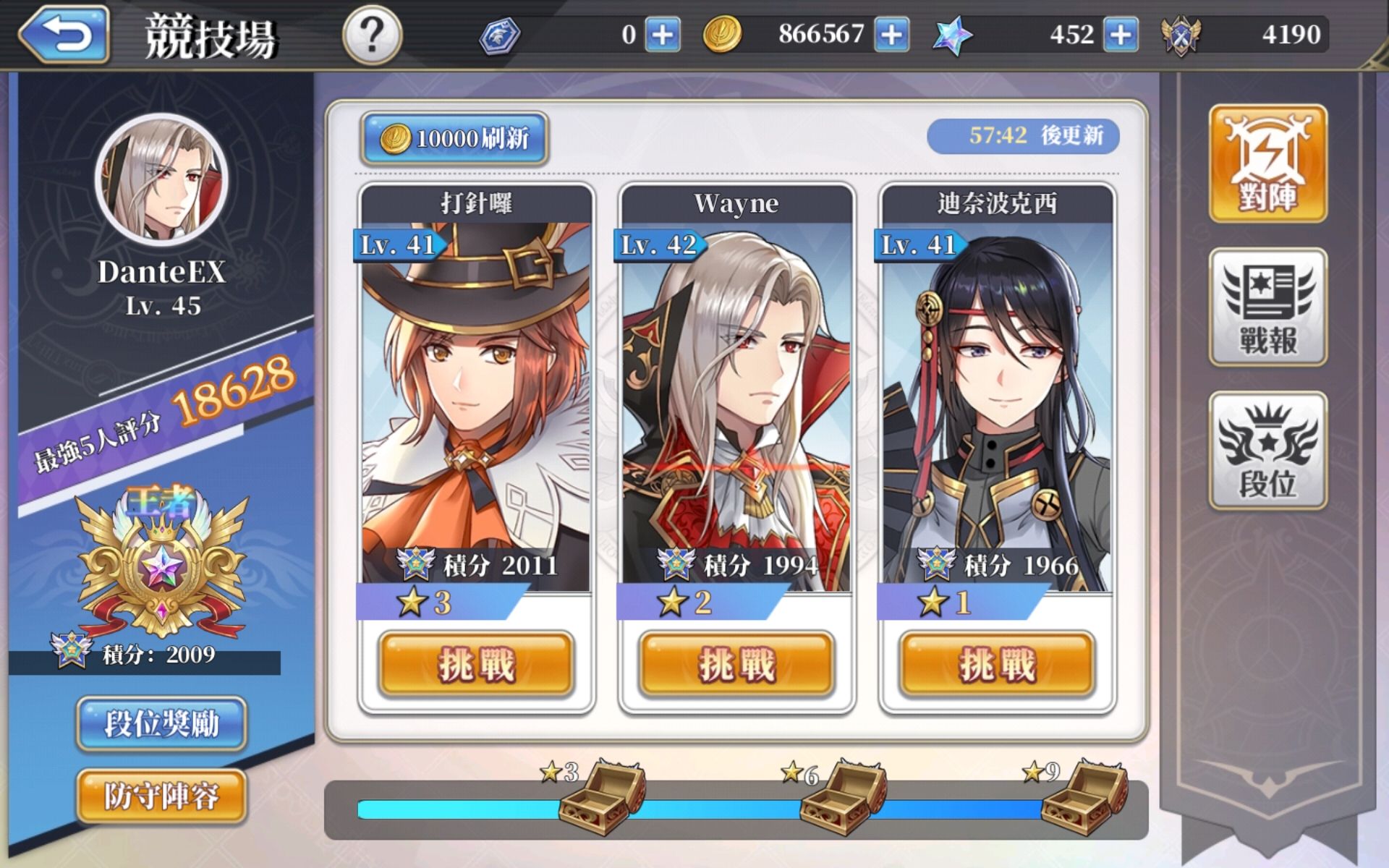The image size is (1389, 868).
Task: Open 段位獎勵 rank rewards
Action: click(x=161, y=723)
